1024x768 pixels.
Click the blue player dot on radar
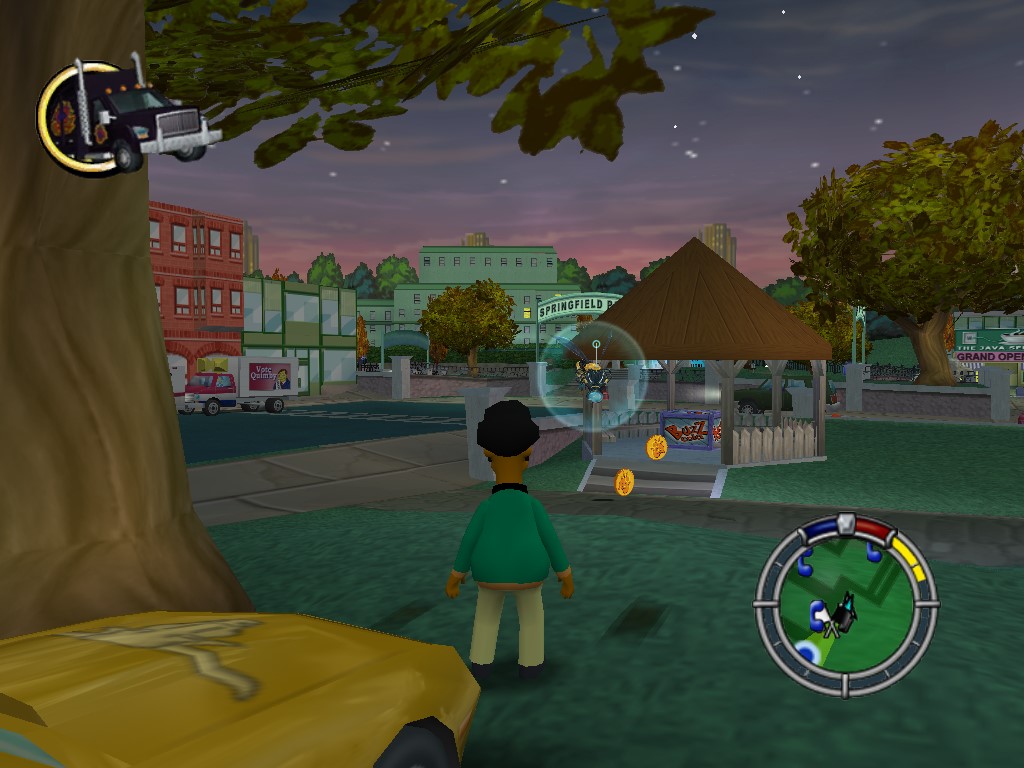click(x=805, y=654)
